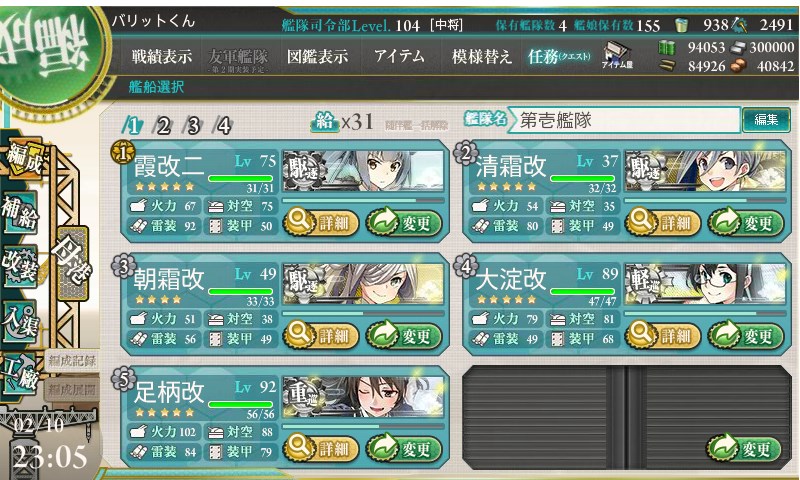The height and width of the screenshot is (480, 800).
Task: Open the 模様替え menu
Action: tap(482, 57)
